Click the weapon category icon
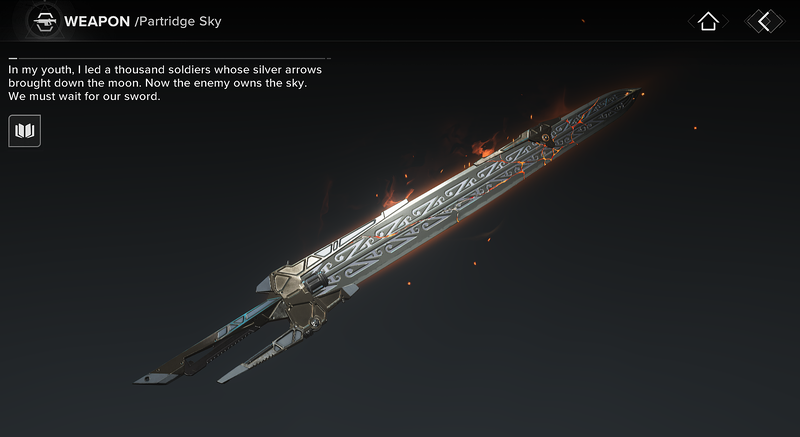800x437 pixels. (43, 21)
